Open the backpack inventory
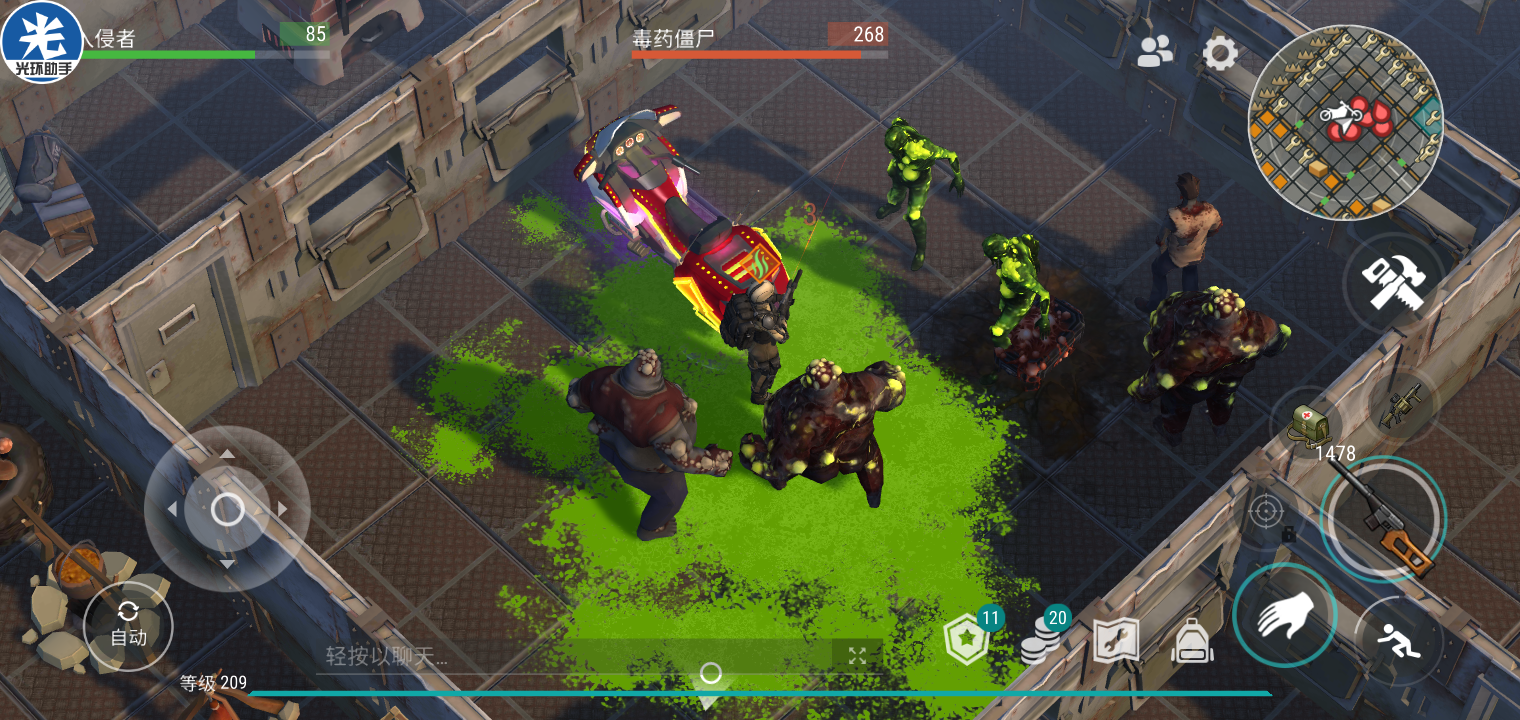The height and width of the screenshot is (720, 1520). click(1192, 641)
